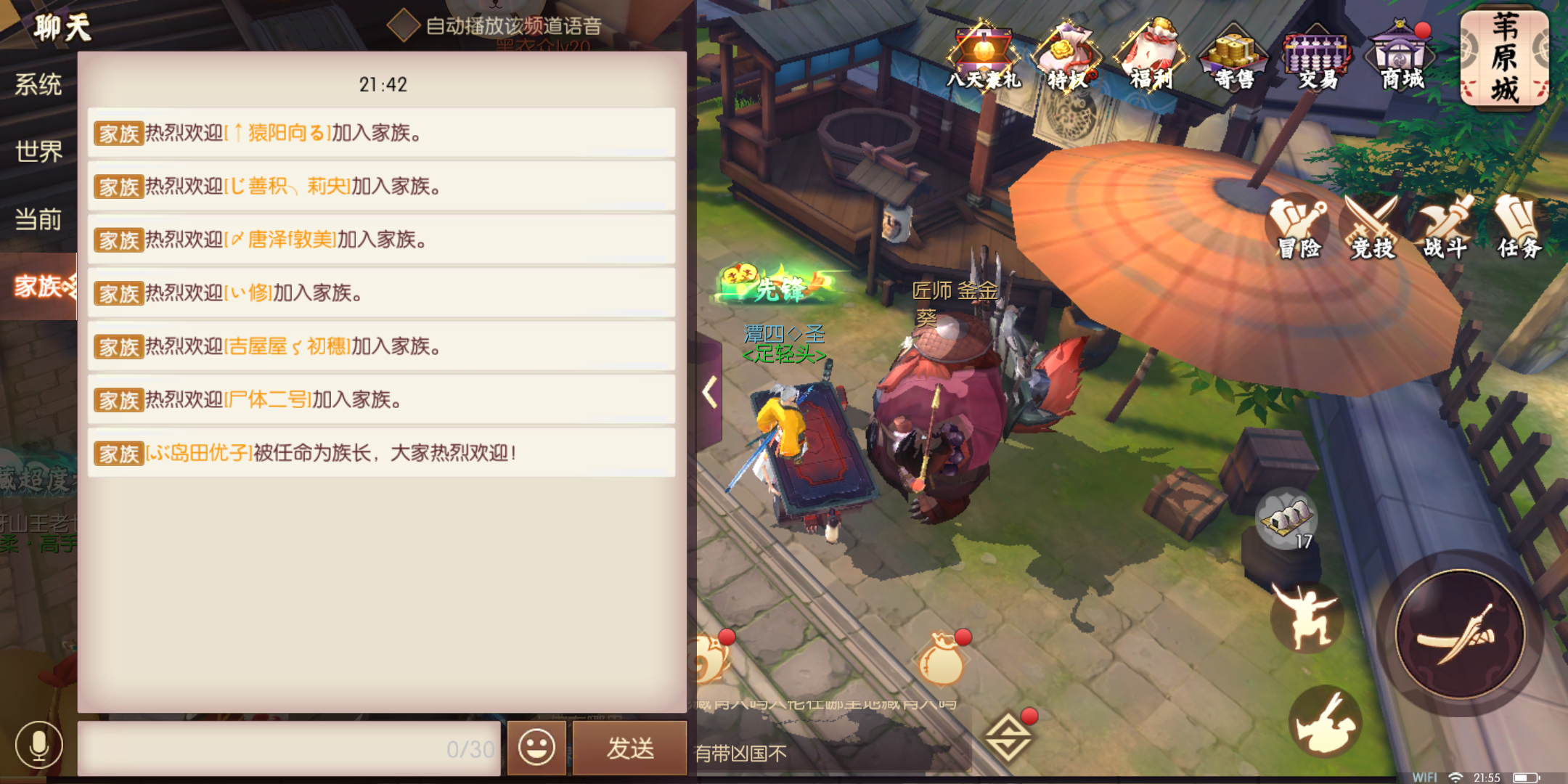Click the chat message input field
The height and width of the screenshot is (784, 1568).
click(x=290, y=747)
